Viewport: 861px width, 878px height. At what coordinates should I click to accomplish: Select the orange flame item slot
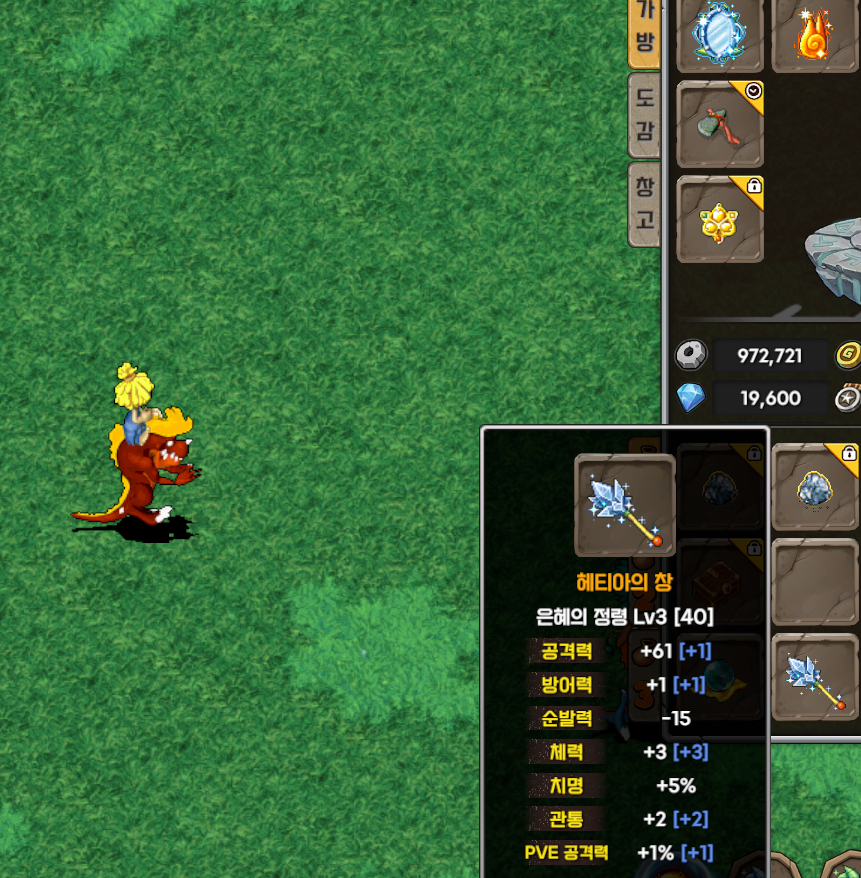815,34
